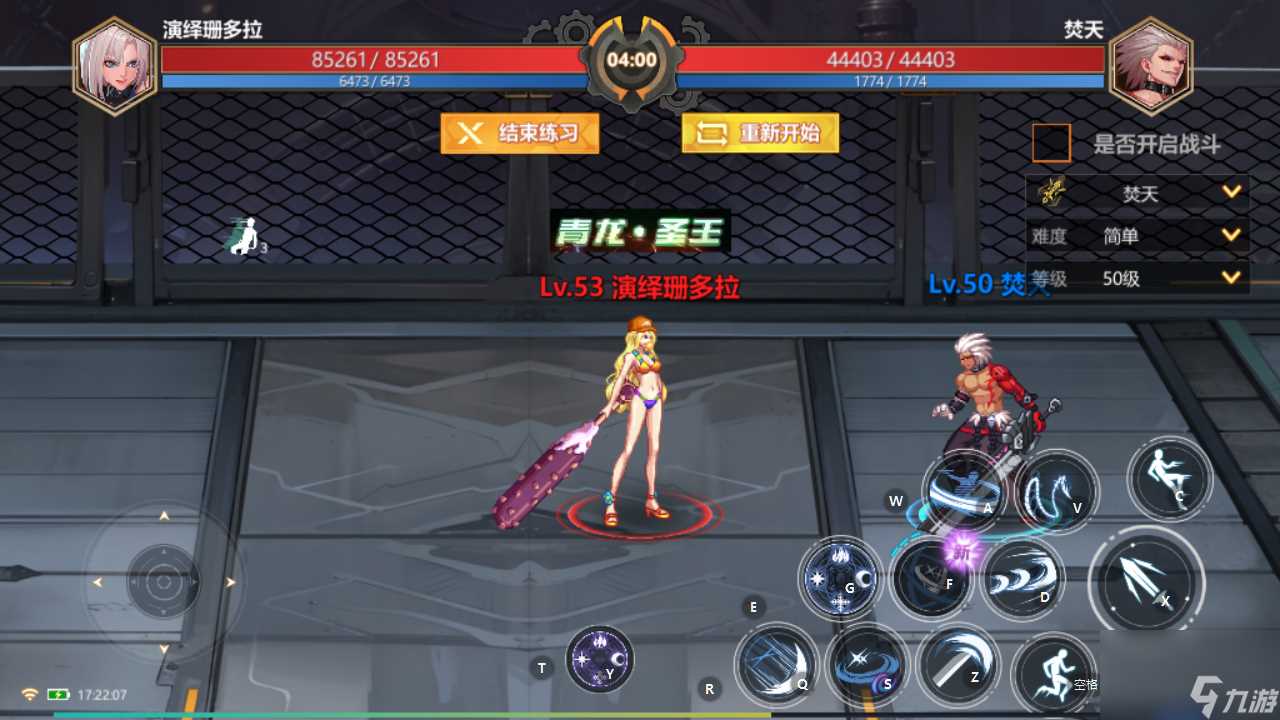Trigger the D wave skill
Screen dimensions: 1280x720
[x=1022, y=578]
